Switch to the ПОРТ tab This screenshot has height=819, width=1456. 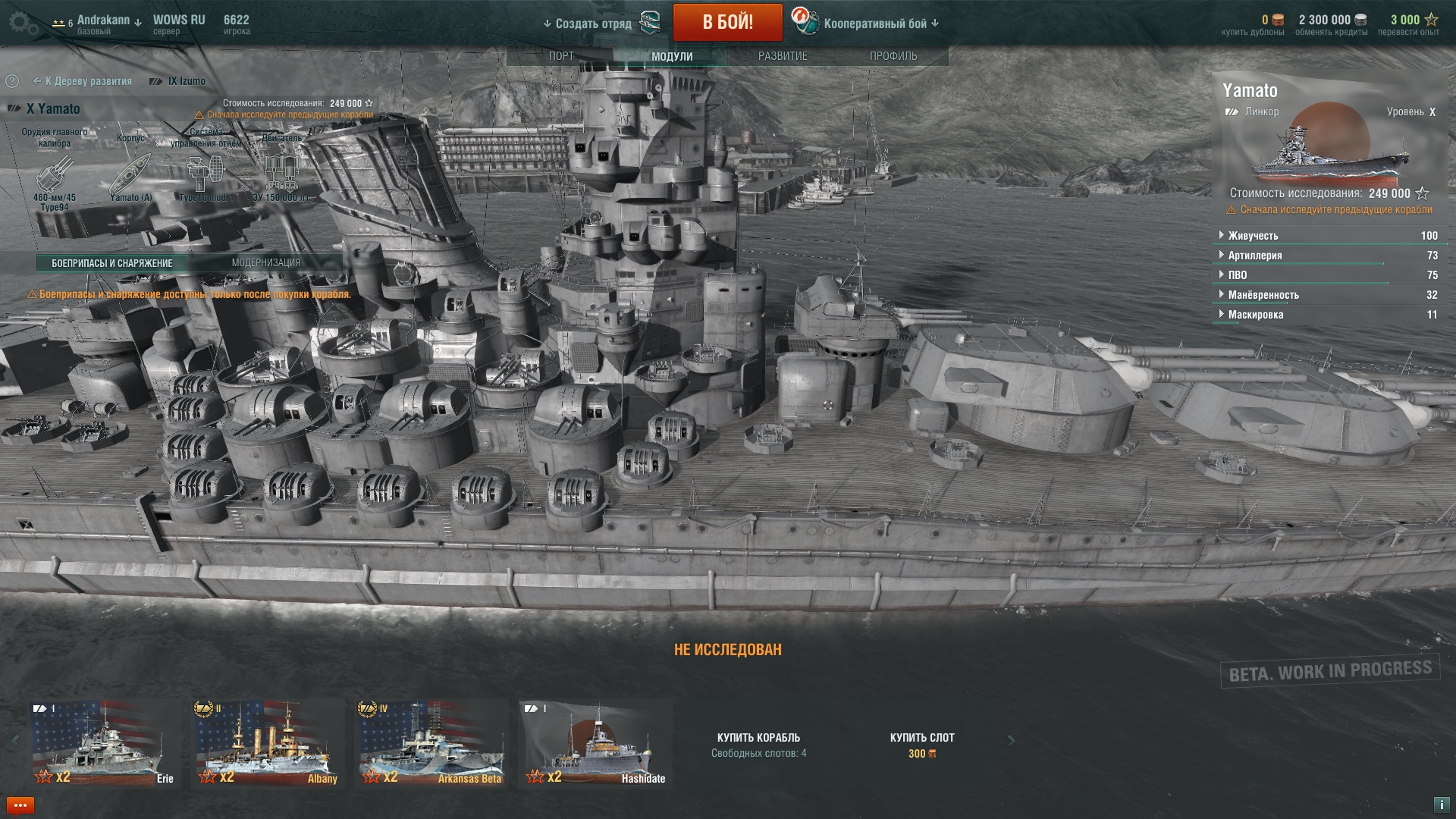[561, 56]
